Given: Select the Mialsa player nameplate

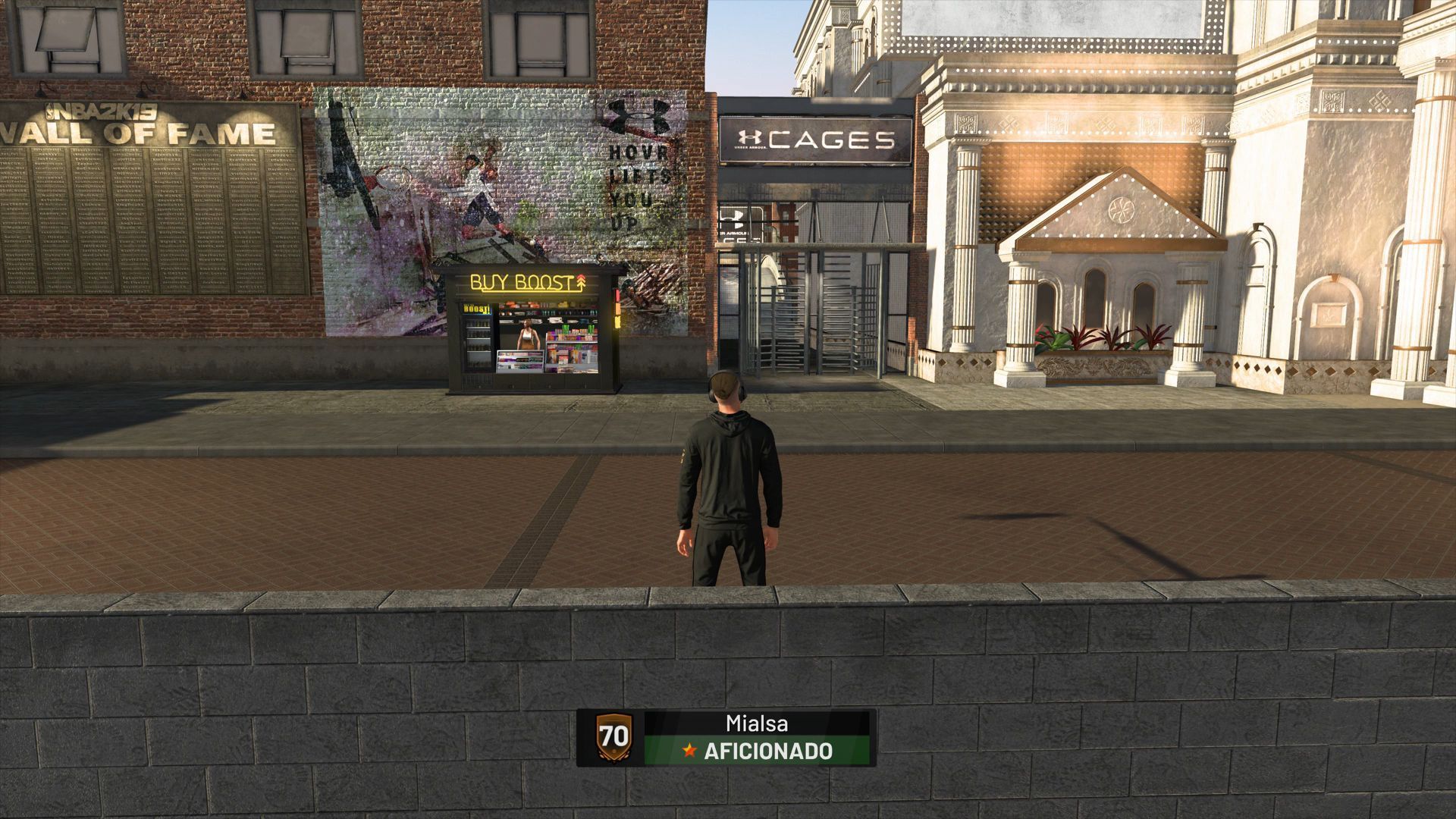Looking at the screenshot, I should [x=756, y=721].
